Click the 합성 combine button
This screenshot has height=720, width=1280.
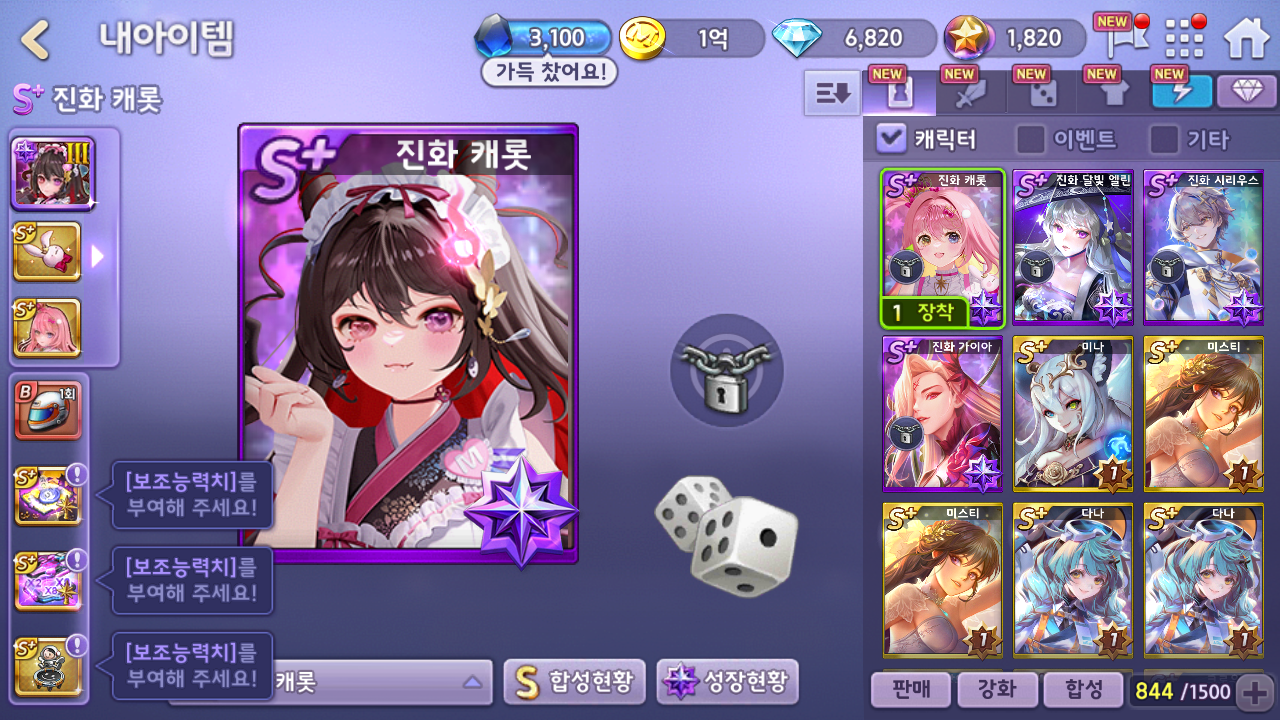(x=1082, y=689)
